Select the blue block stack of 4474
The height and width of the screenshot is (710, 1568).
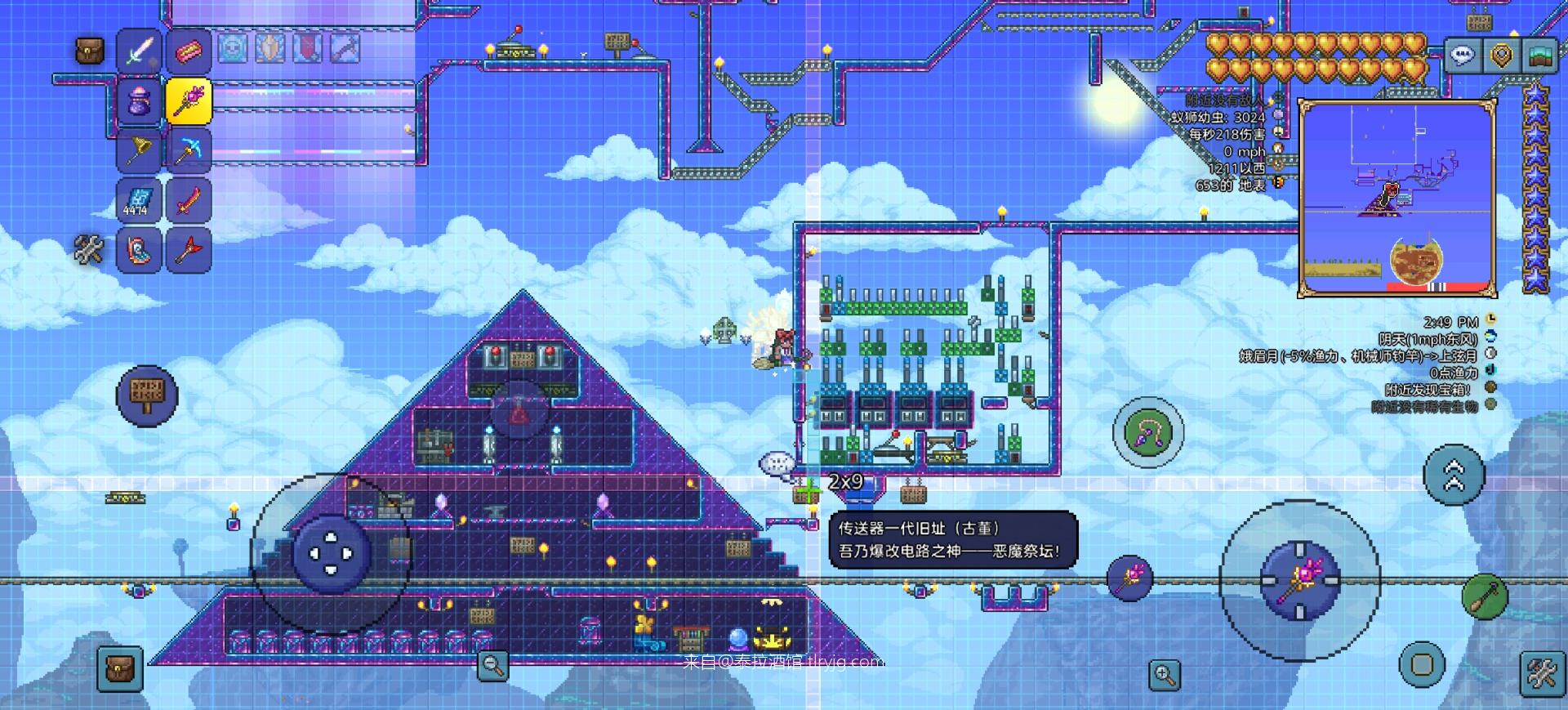(140, 200)
